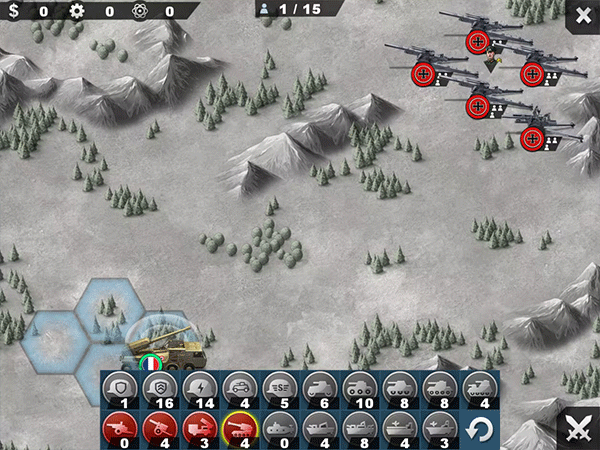Select the tank unit showing count 10
Image resolution: width=600 pixels, height=450 pixels.
point(359,387)
